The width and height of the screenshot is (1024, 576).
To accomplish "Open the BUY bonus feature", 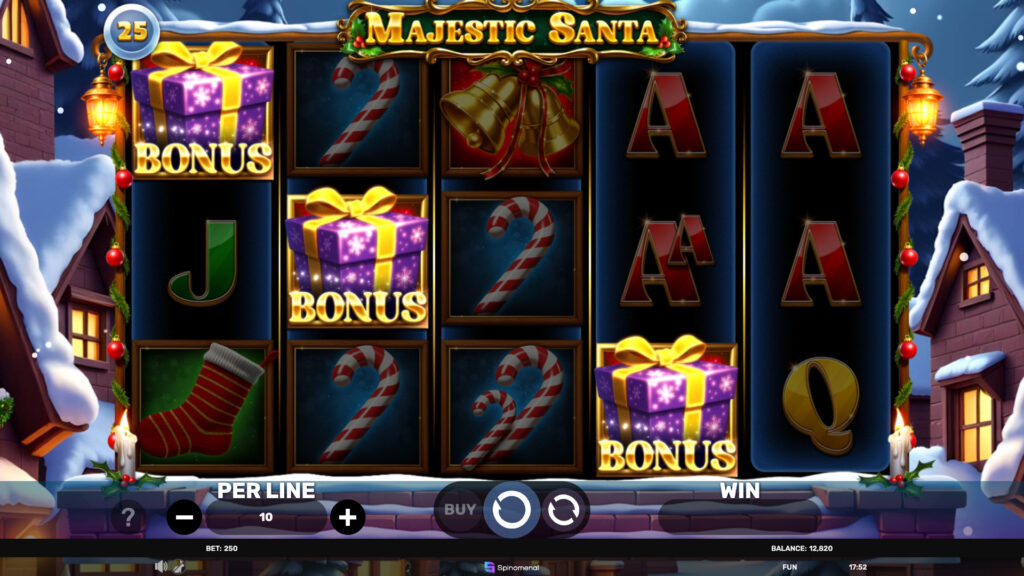I will (459, 509).
